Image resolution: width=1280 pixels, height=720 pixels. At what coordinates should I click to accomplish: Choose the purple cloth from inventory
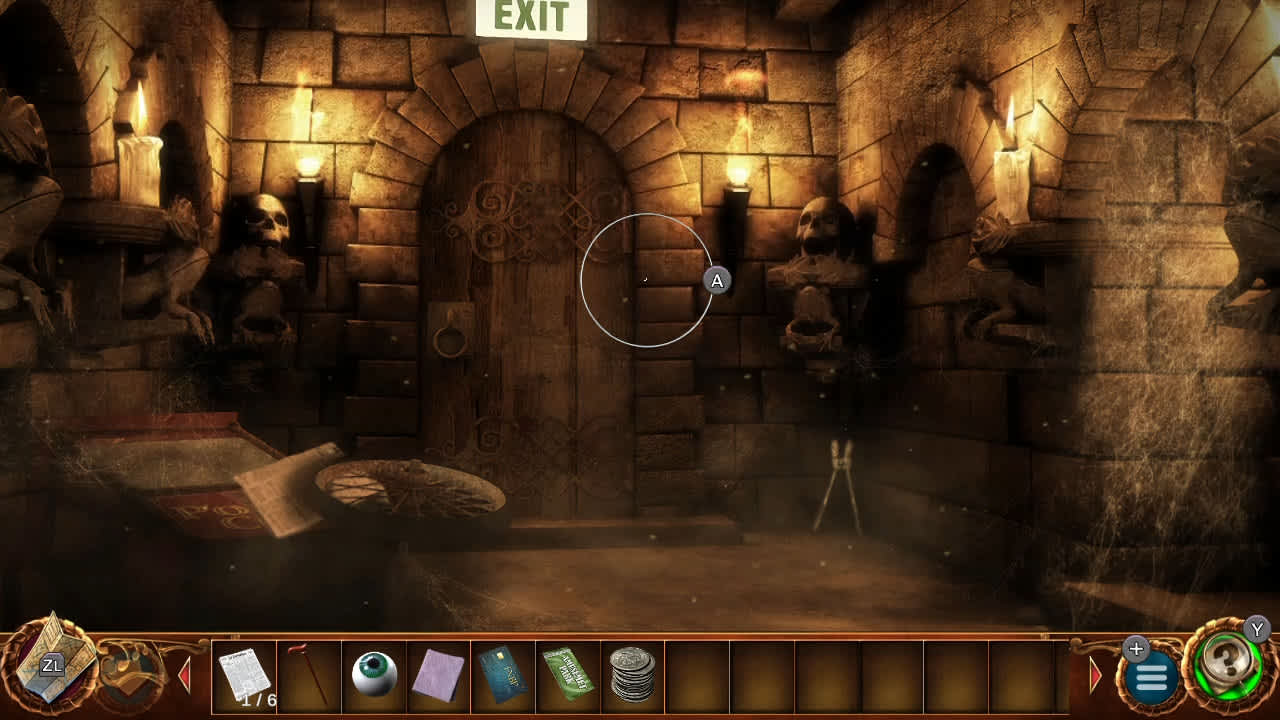point(440,675)
